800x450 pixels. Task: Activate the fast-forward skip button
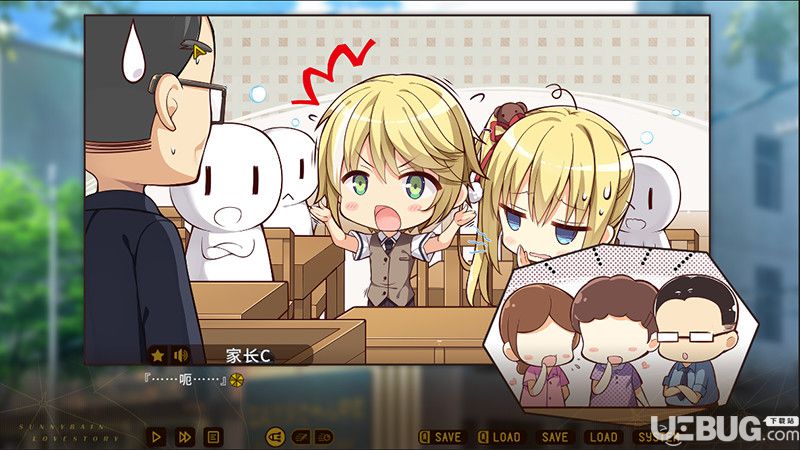click(x=184, y=436)
